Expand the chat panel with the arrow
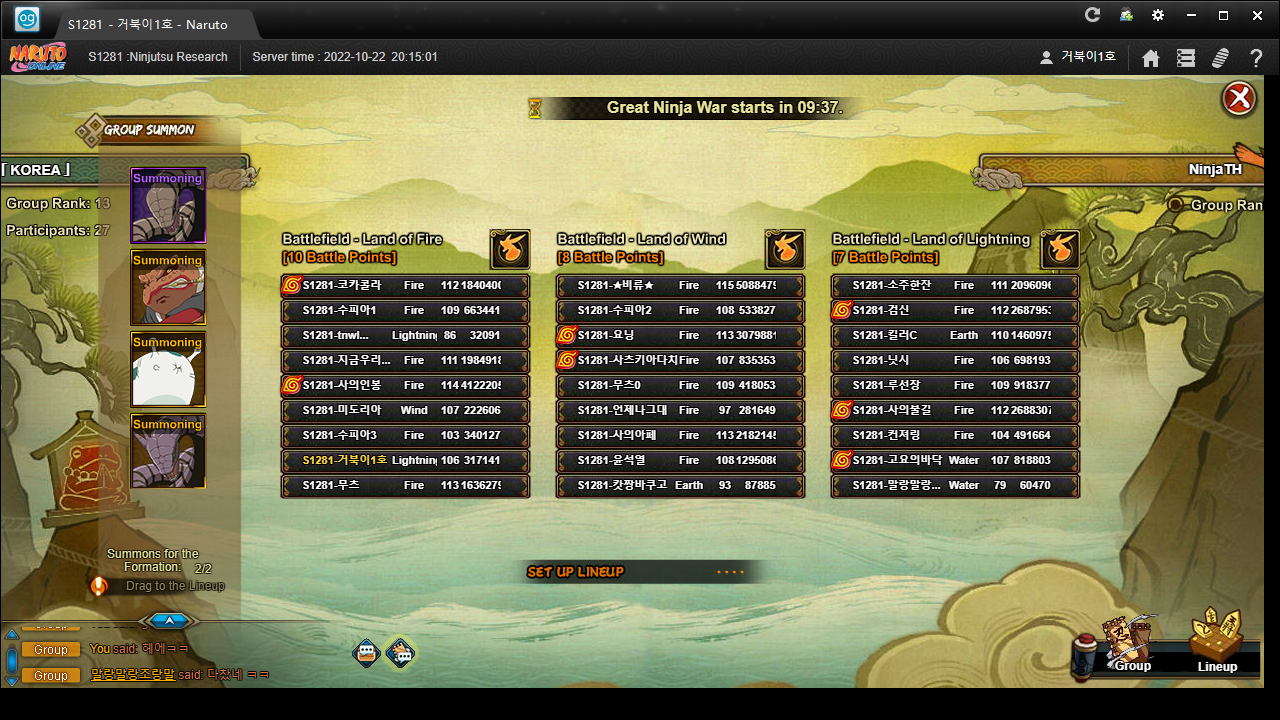Screen dimensions: 1280x720 tap(169, 621)
